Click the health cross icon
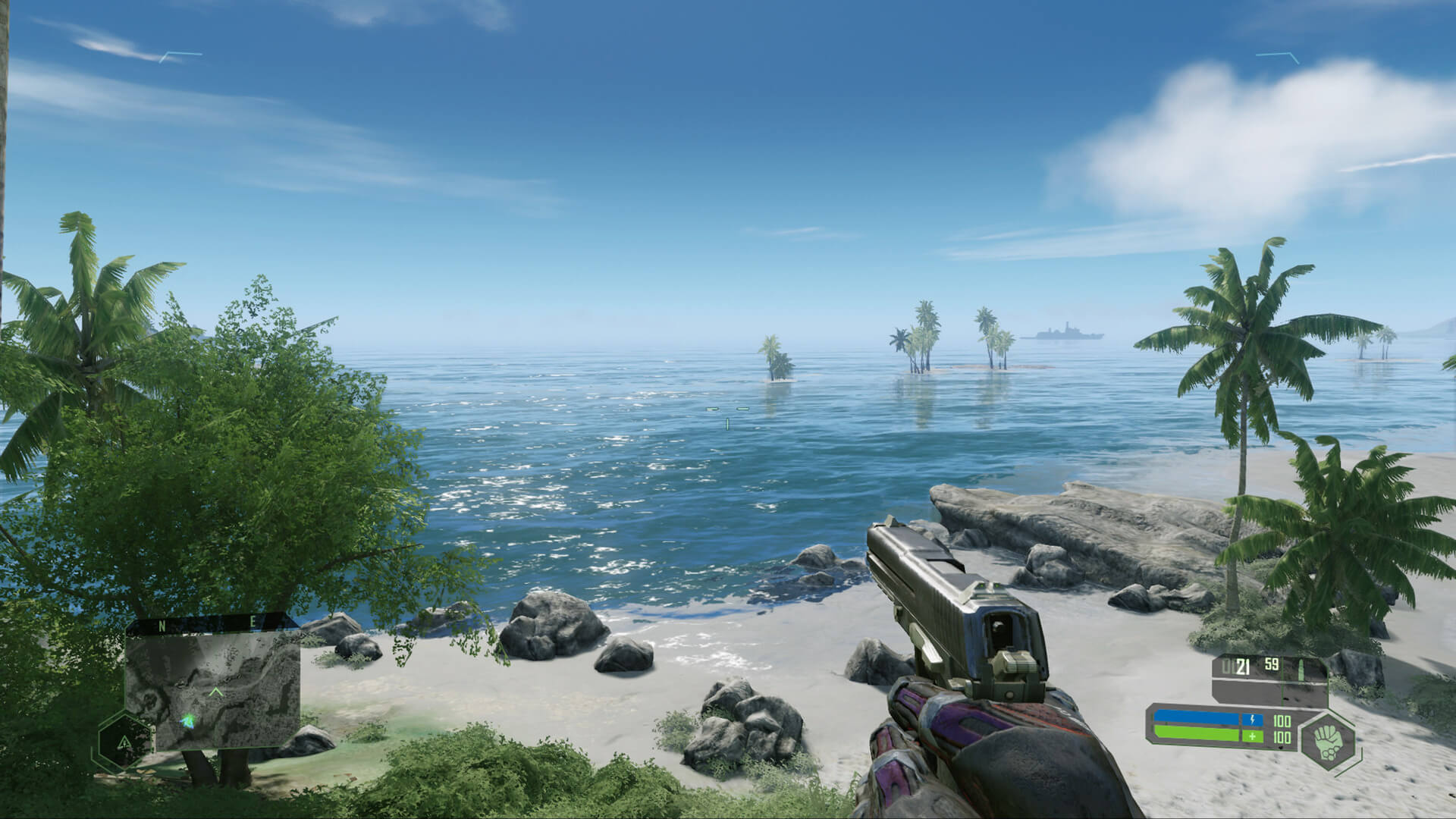Image resolution: width=1456 pixels, height=819 pixels. tap(1253, 737)
